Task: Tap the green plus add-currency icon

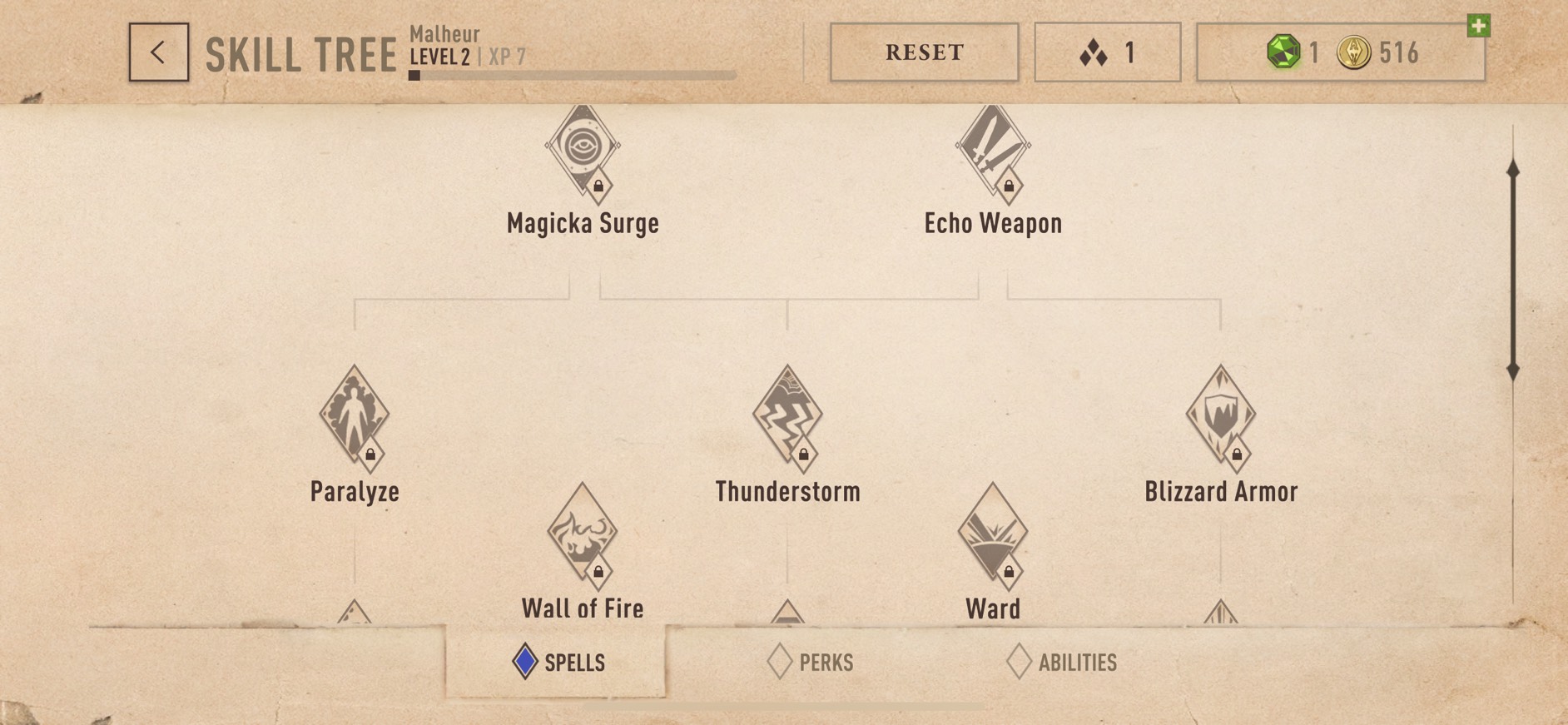Action: 1478,26
